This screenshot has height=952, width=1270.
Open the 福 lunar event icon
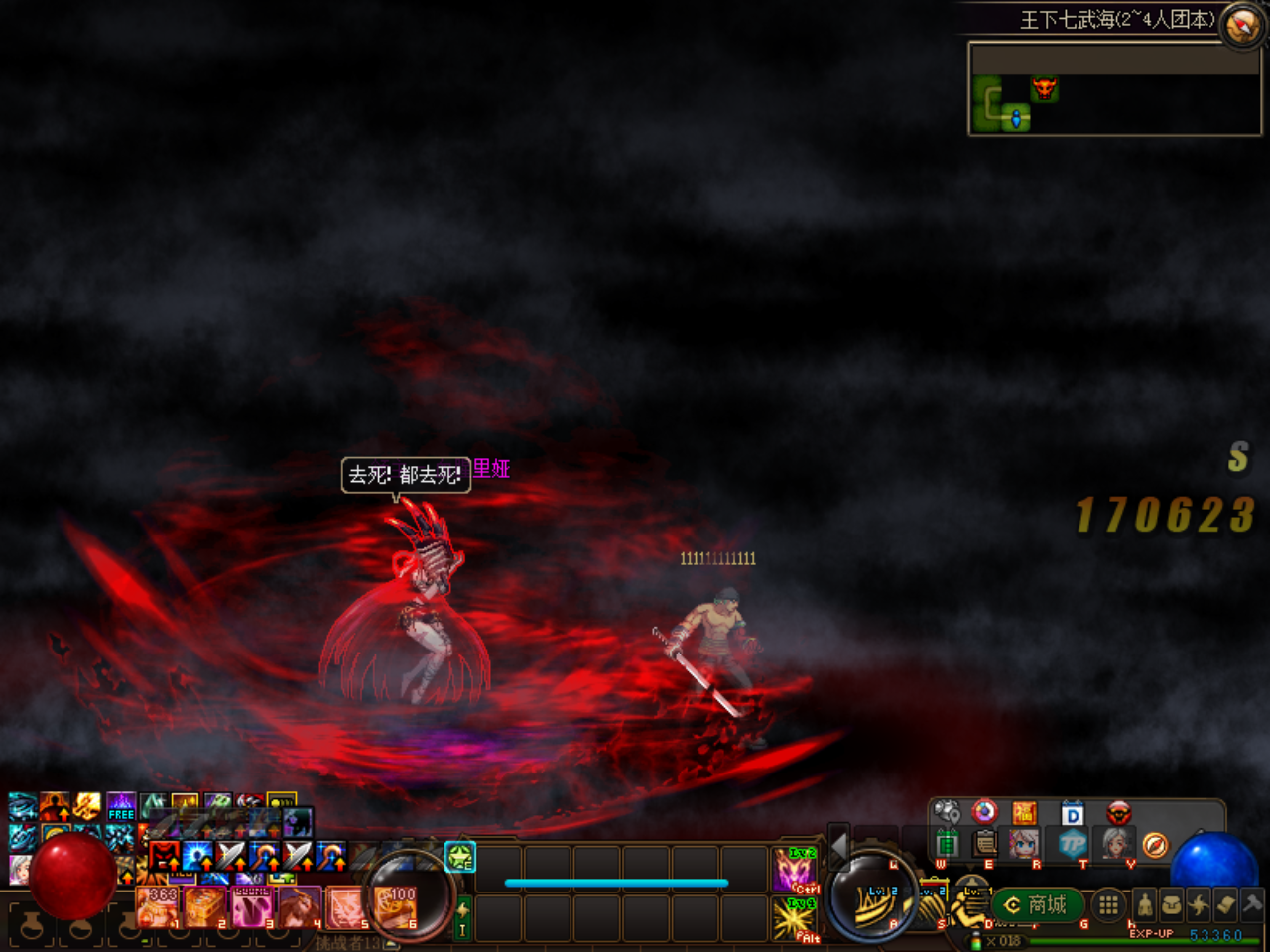1025,812
